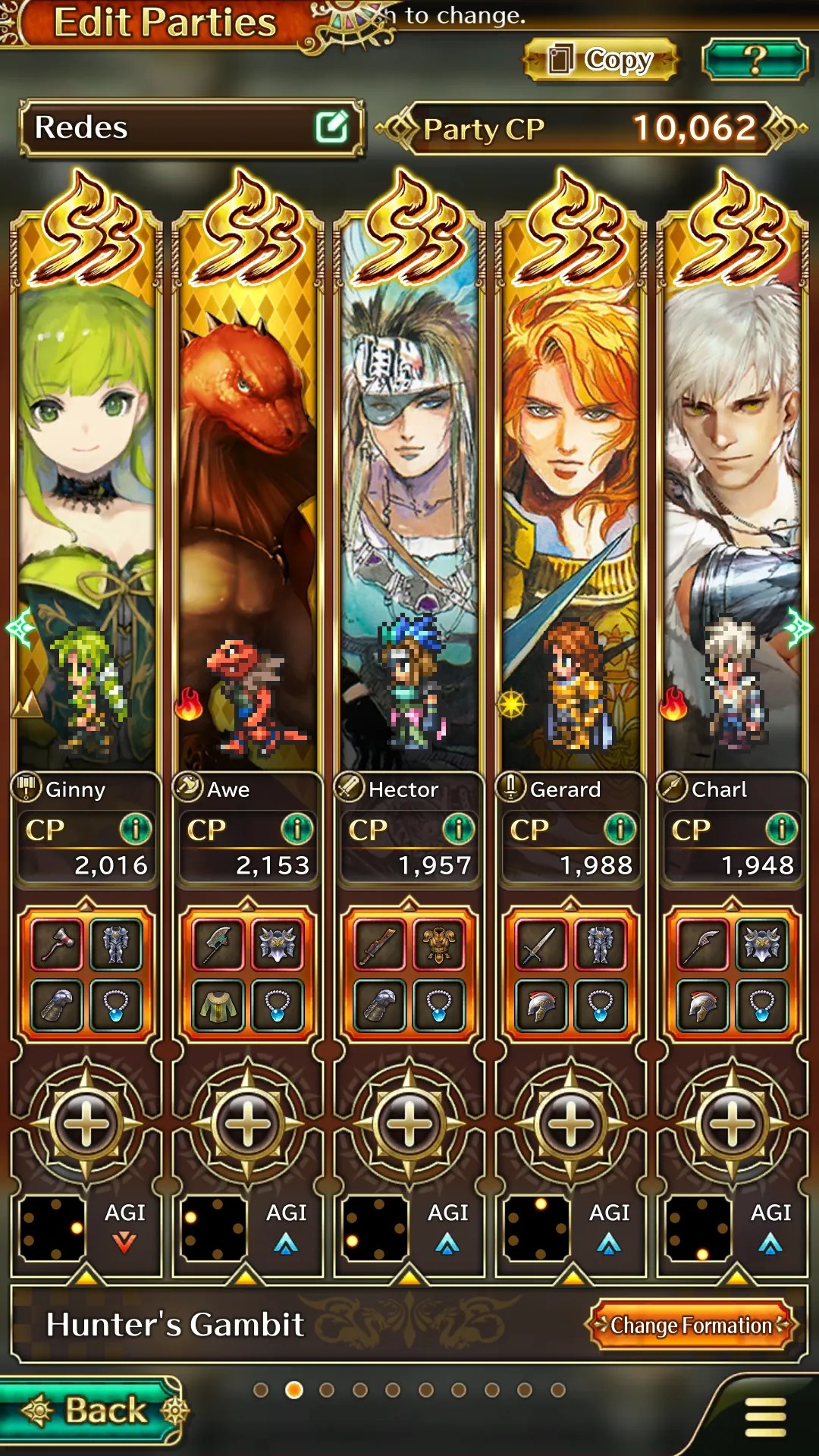Show Ginny's CP info

pos(136,829)
